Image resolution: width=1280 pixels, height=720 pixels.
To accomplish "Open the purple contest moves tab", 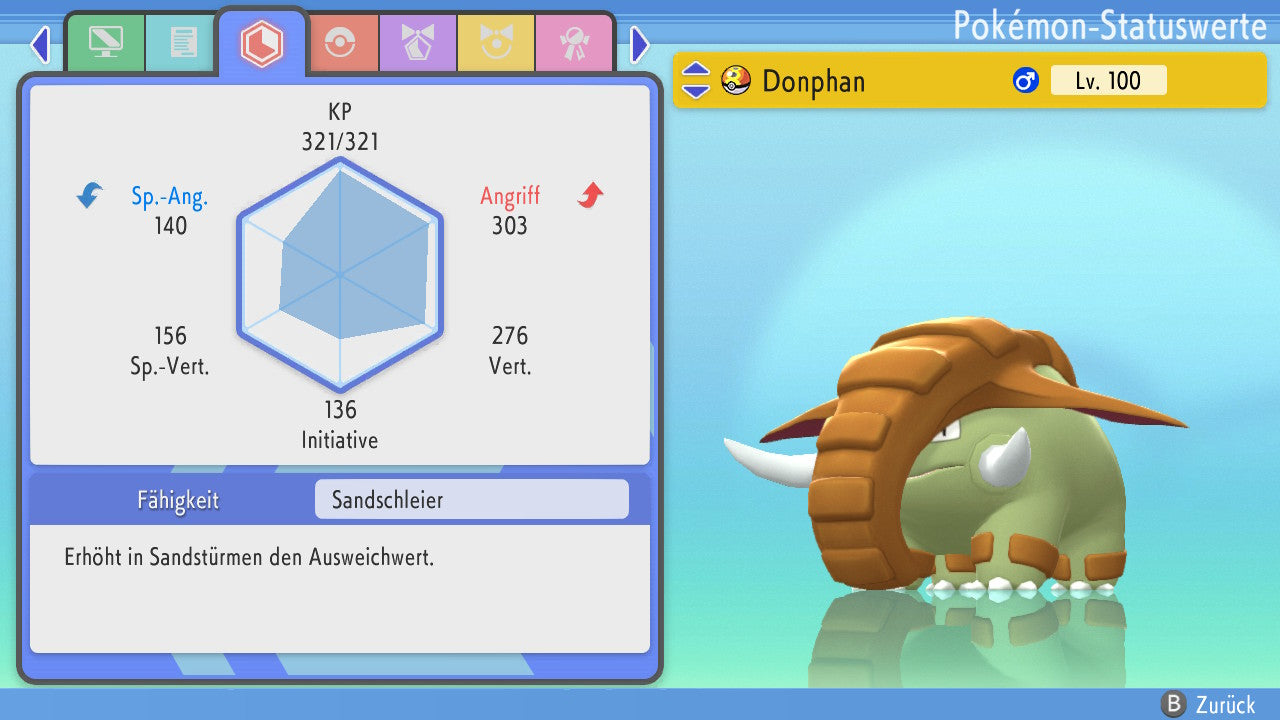I will pyautogui.click(x=417, y=43).
